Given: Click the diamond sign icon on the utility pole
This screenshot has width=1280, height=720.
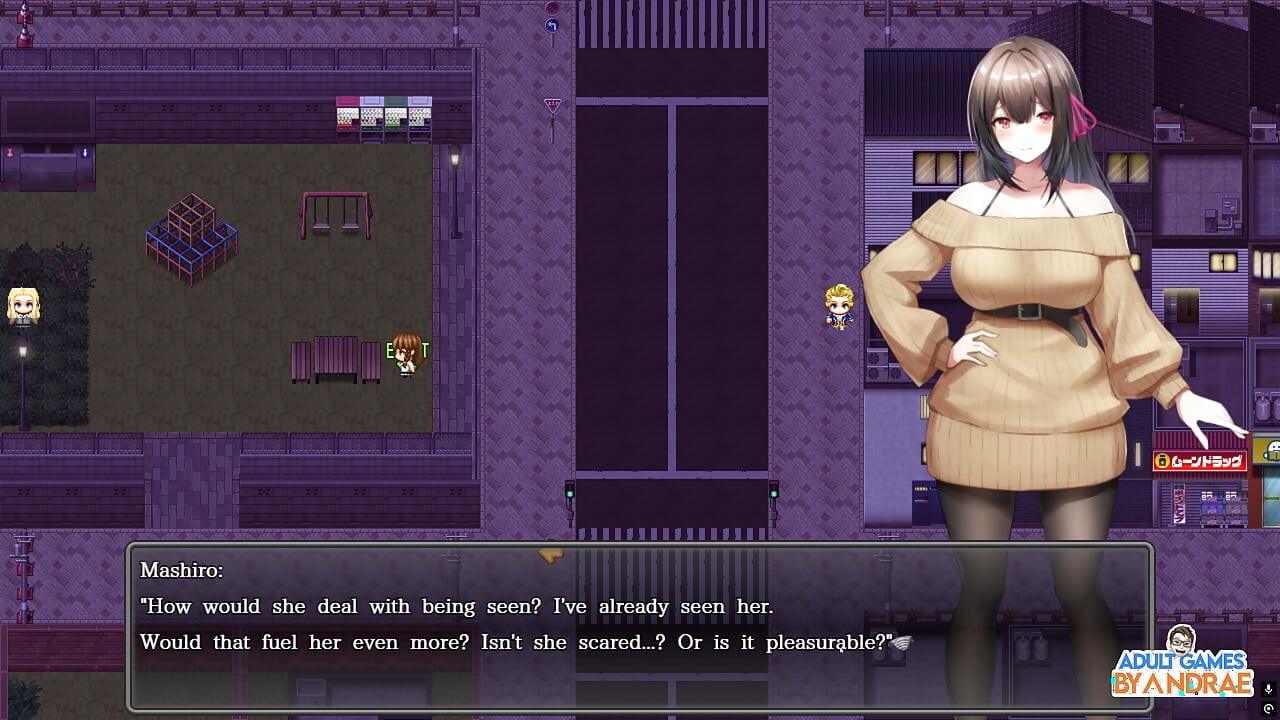Looking at the screenshot, I should [553, 104].
